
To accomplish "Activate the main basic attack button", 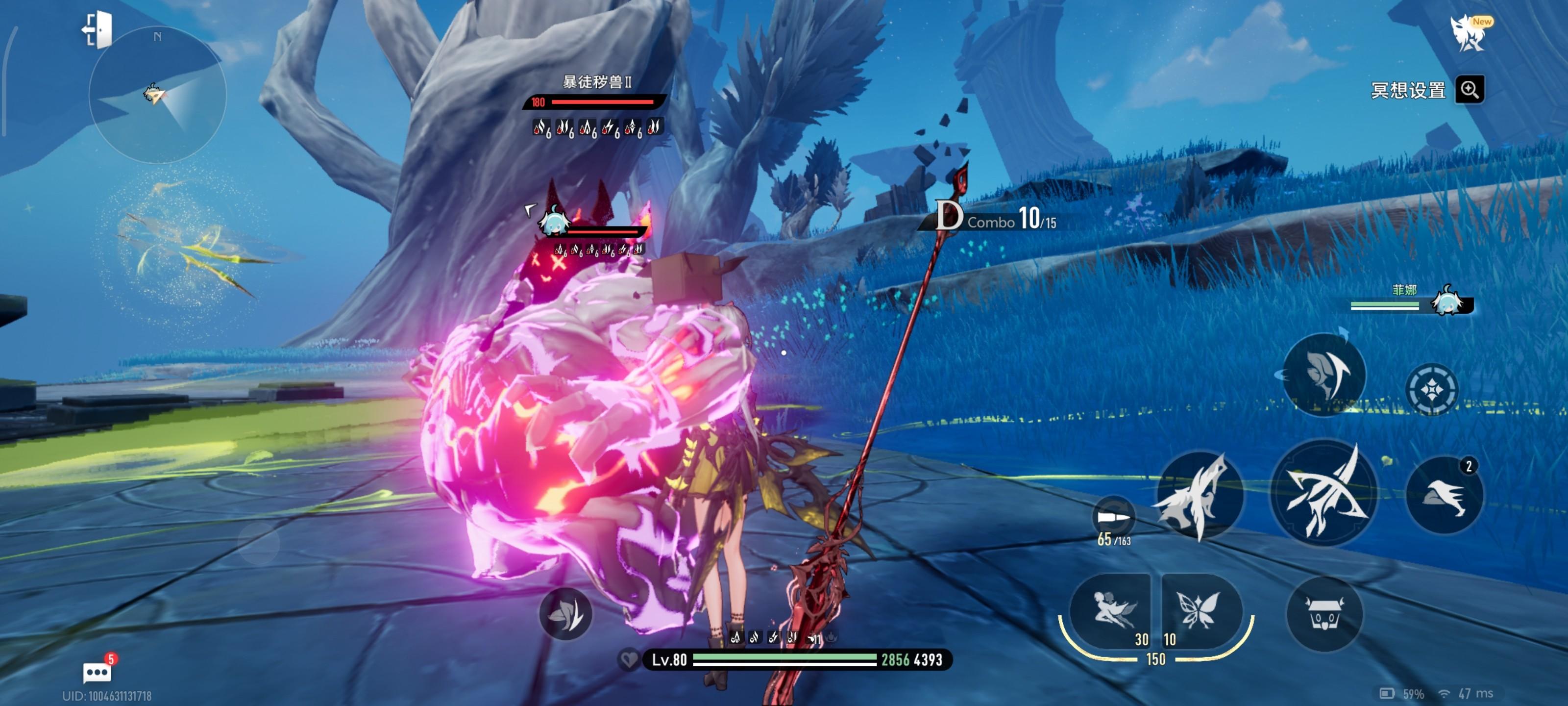I will click(x=1323, y=493).
